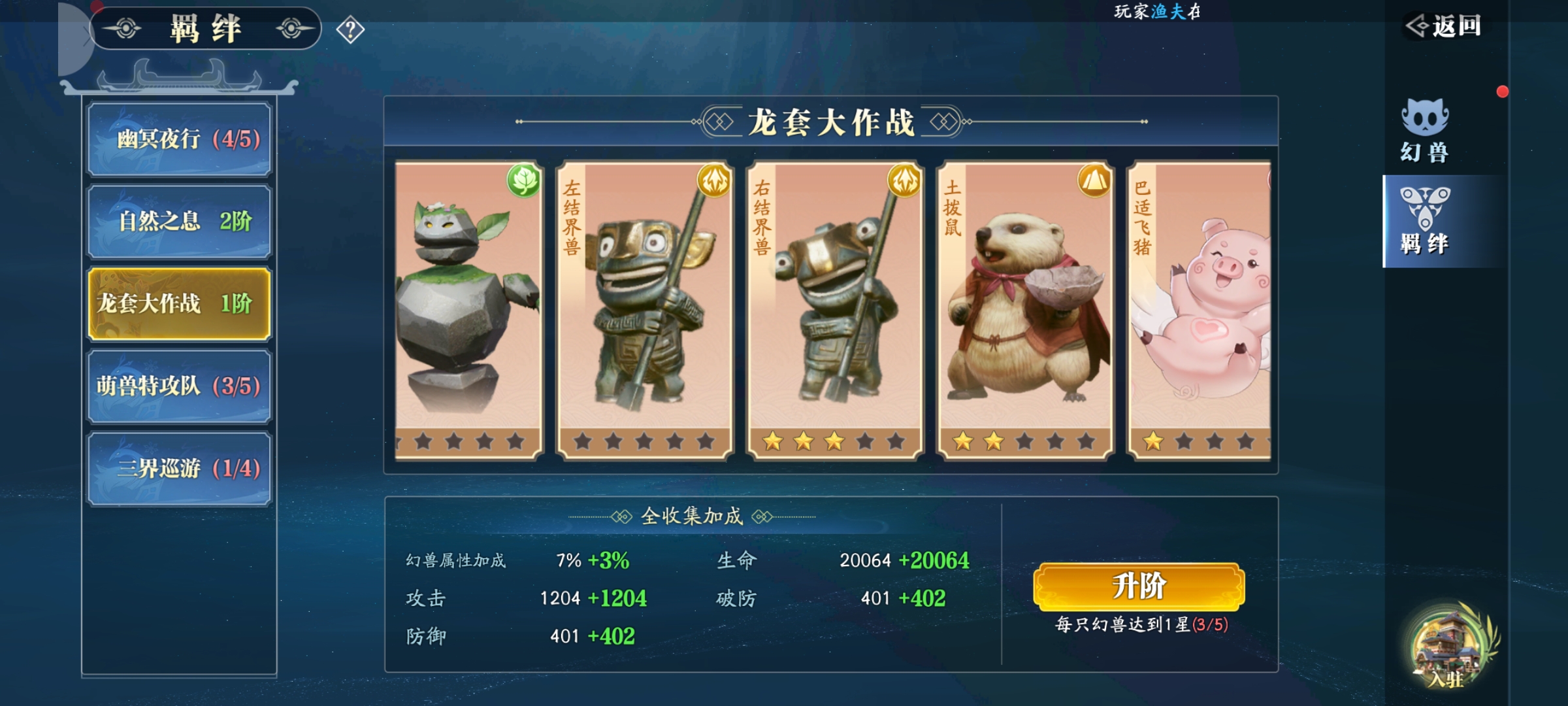
Task: Open the 自然之息 2阶 bond
Action: (179, 222)
